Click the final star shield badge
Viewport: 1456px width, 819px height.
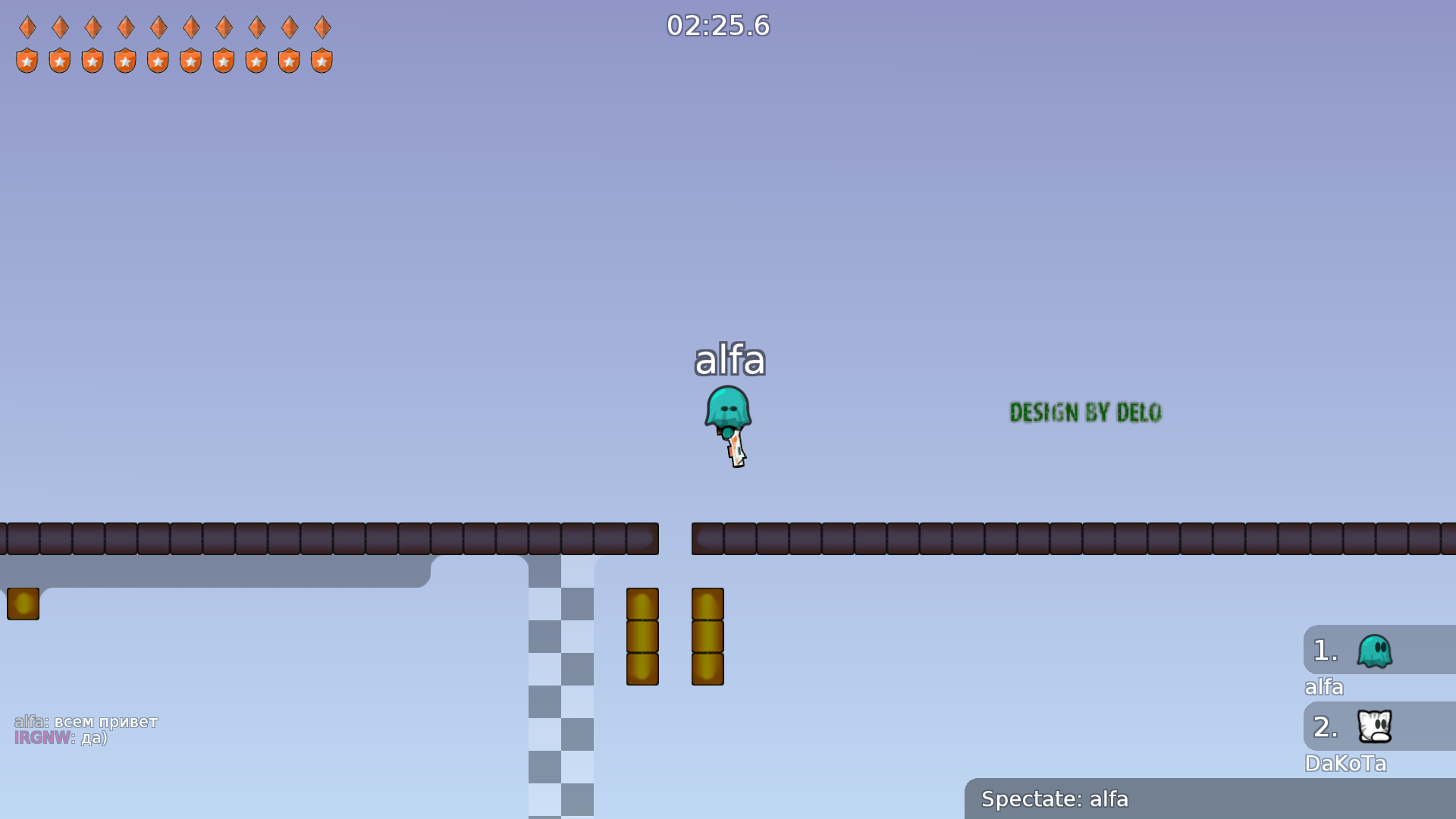(322, 60)
